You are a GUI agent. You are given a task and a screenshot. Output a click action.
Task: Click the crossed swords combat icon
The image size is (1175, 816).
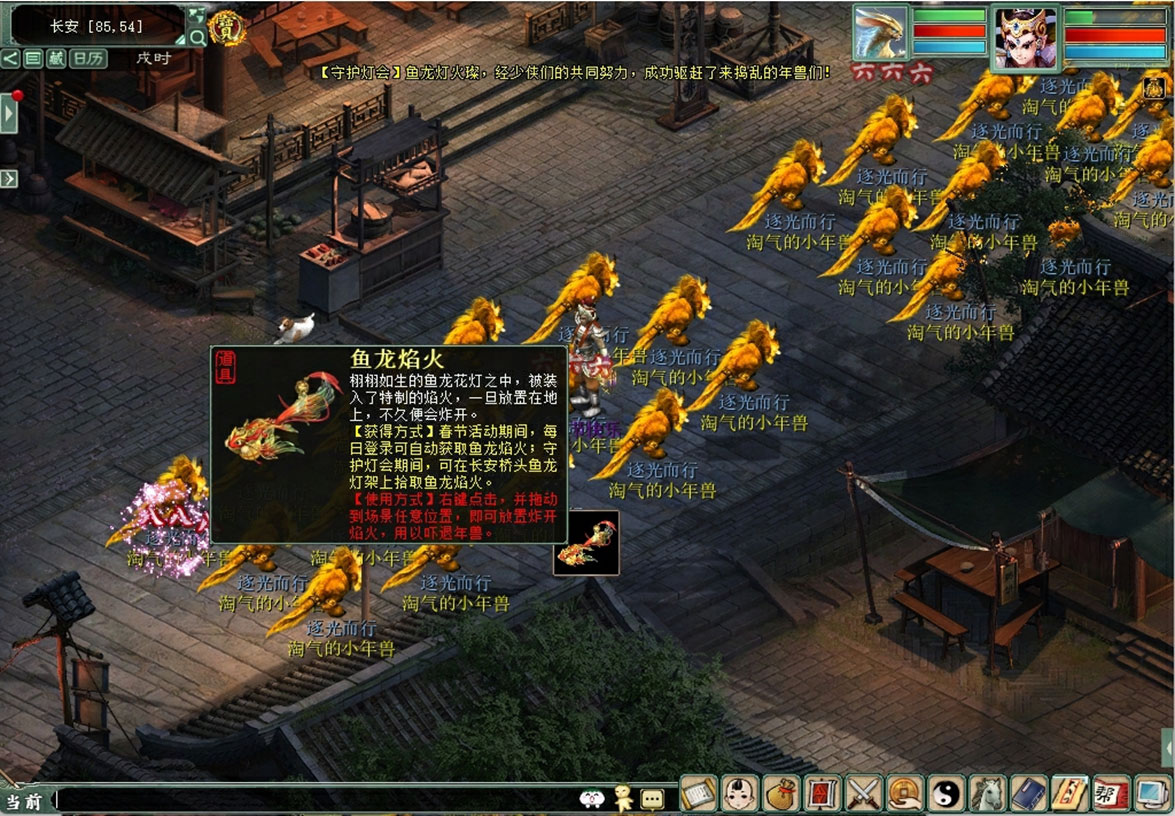[862, 793]
